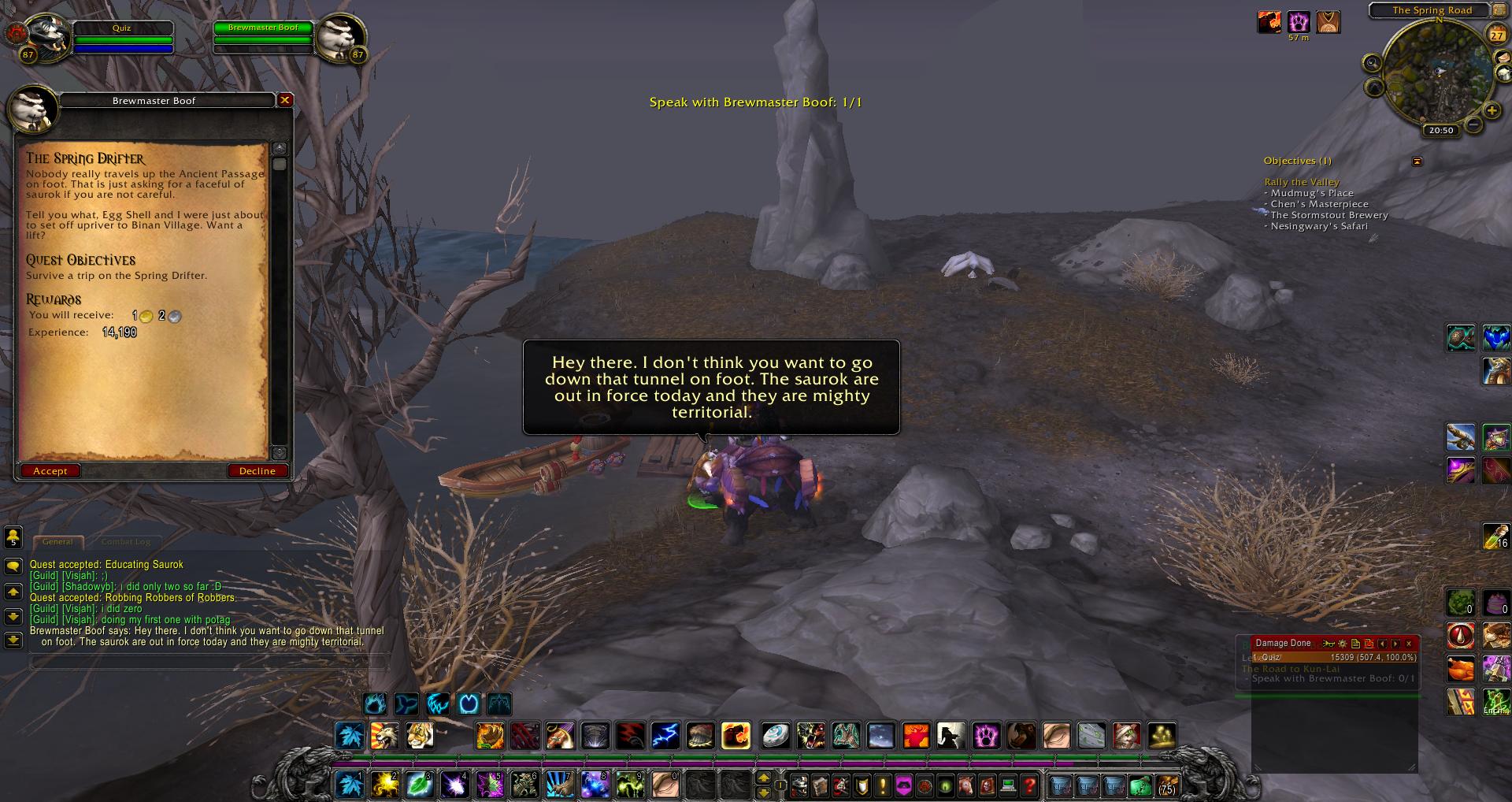Use the roast turkey food item

tap(1461, 670)
